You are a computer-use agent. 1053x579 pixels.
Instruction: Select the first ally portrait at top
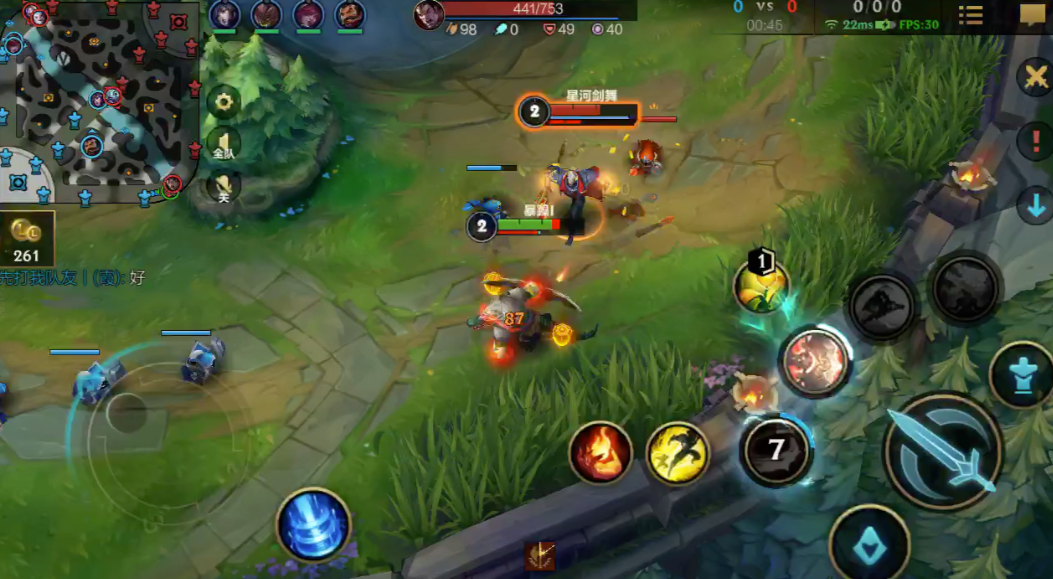pyautogui.click(x=224, y=15)
